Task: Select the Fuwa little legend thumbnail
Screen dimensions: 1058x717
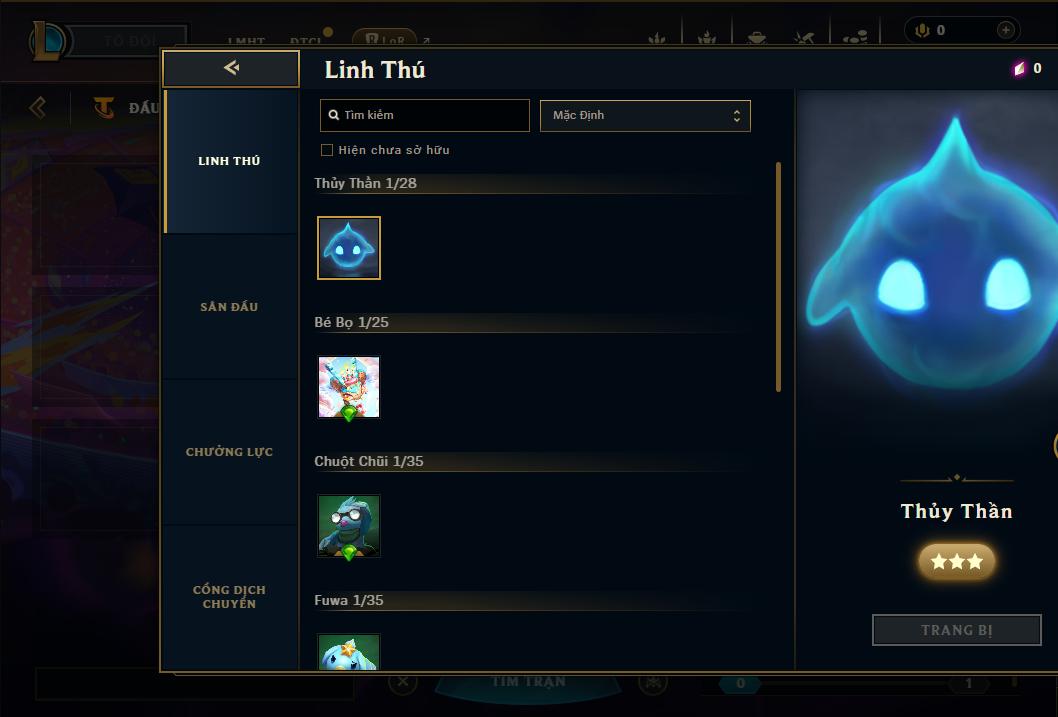Action: pyautogui.click(x=349, y=652)
